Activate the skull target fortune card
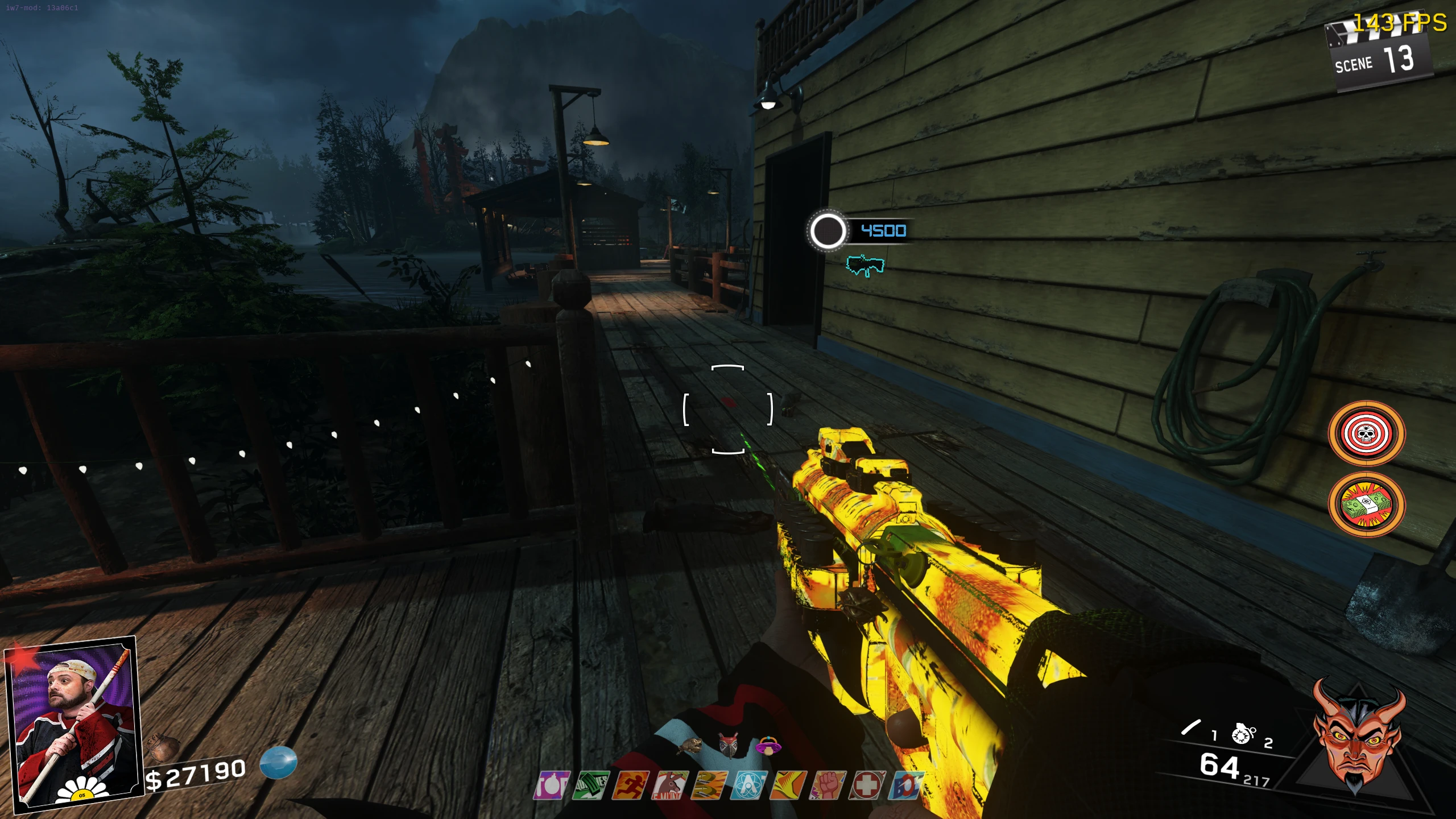 tap(1366, 434)
